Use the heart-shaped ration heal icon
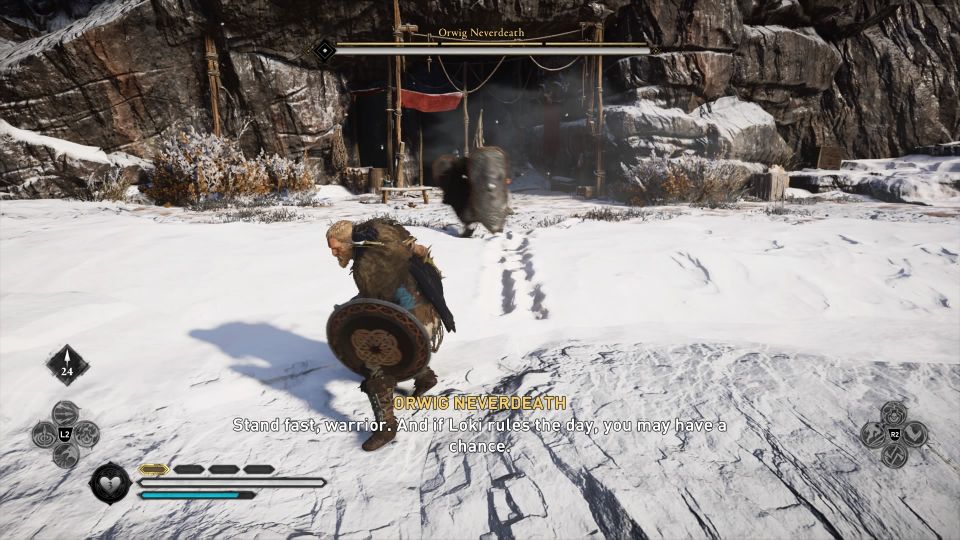The image size is (960, 540). [110, 483]
